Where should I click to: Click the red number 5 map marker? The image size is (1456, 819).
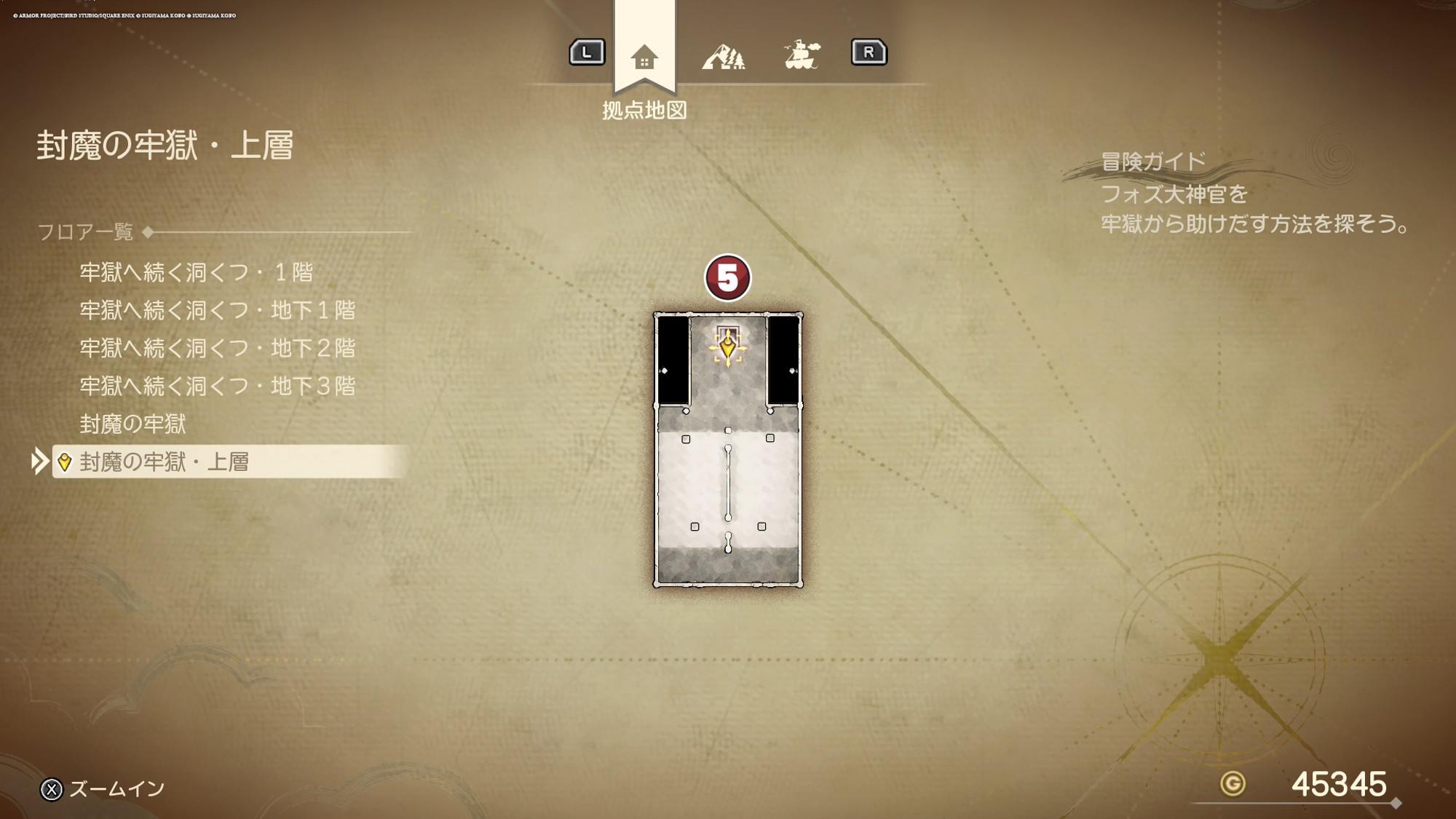pyautogui.click(x=727, y=277)
